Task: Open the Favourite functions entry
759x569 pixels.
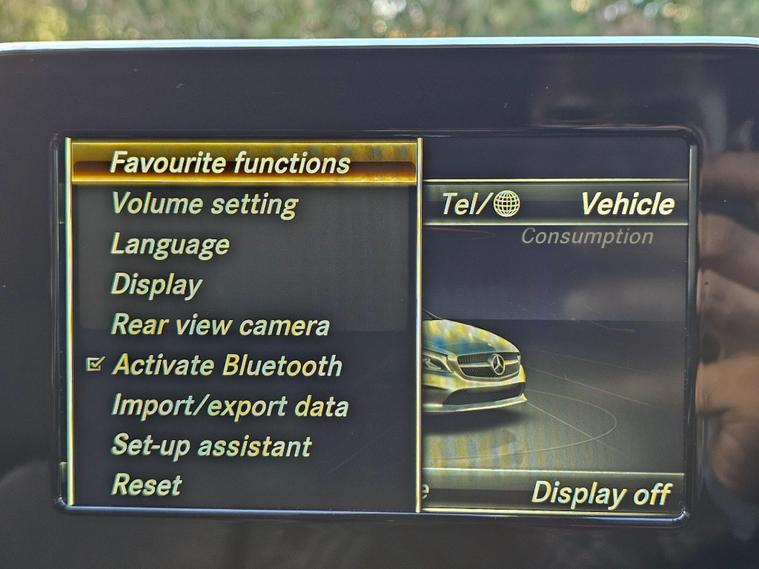Action: point(230,162)
